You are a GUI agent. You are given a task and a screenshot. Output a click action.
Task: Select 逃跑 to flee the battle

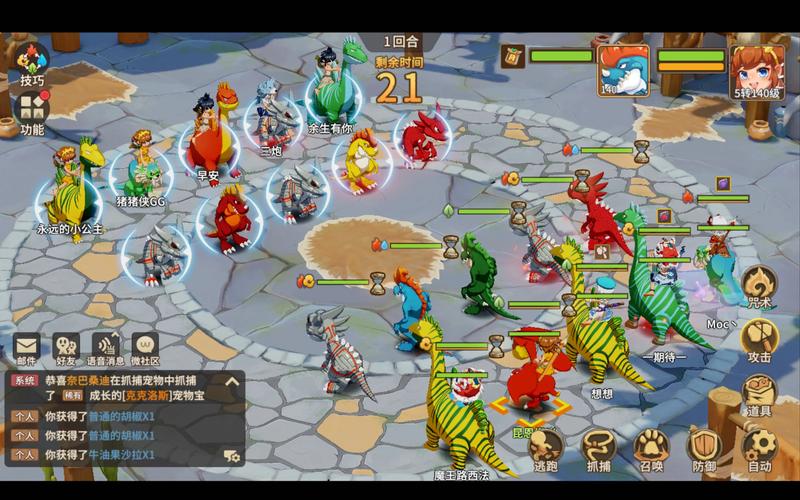click(546, 448)
